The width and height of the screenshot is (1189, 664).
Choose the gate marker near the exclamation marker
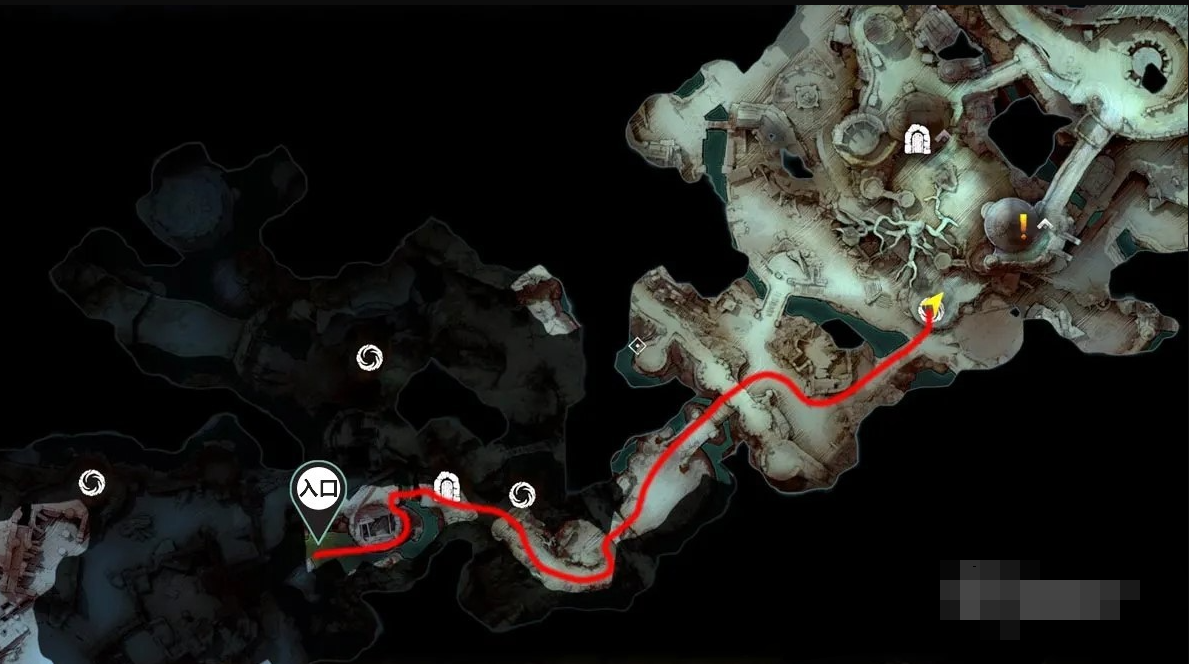(x=917, y=140)
